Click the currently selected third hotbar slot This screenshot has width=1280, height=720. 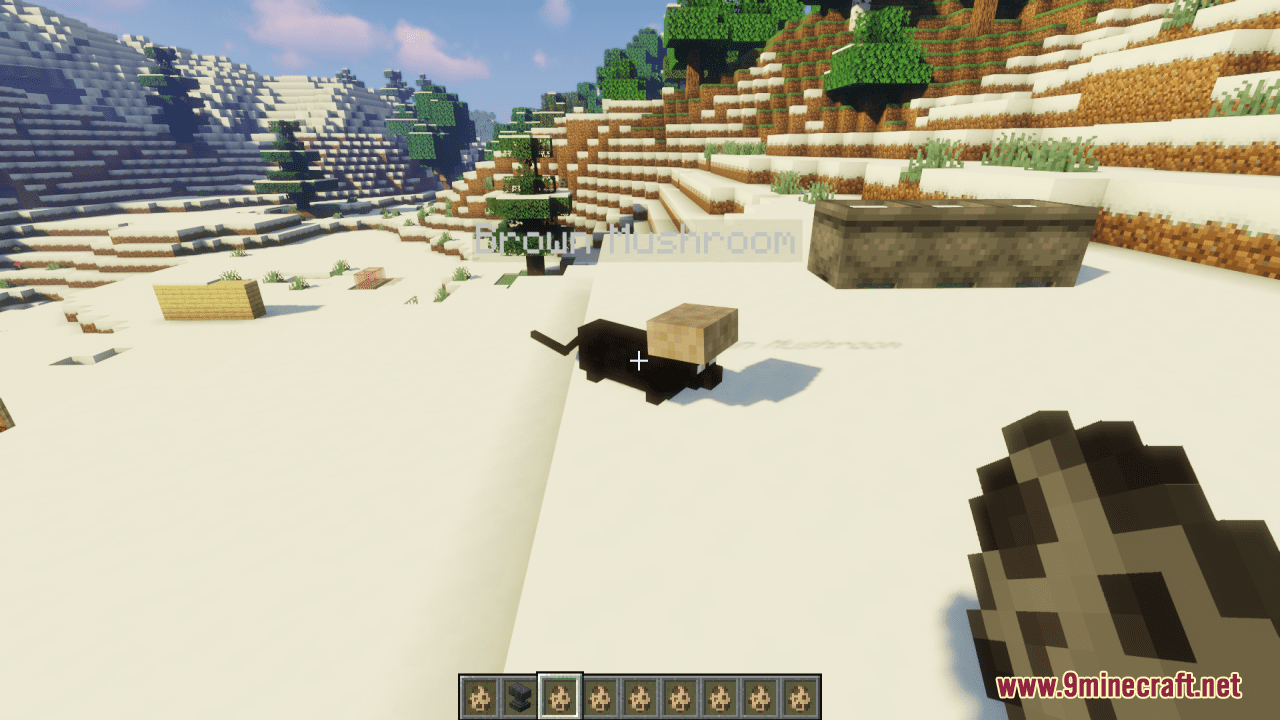(x=562, y=693)
